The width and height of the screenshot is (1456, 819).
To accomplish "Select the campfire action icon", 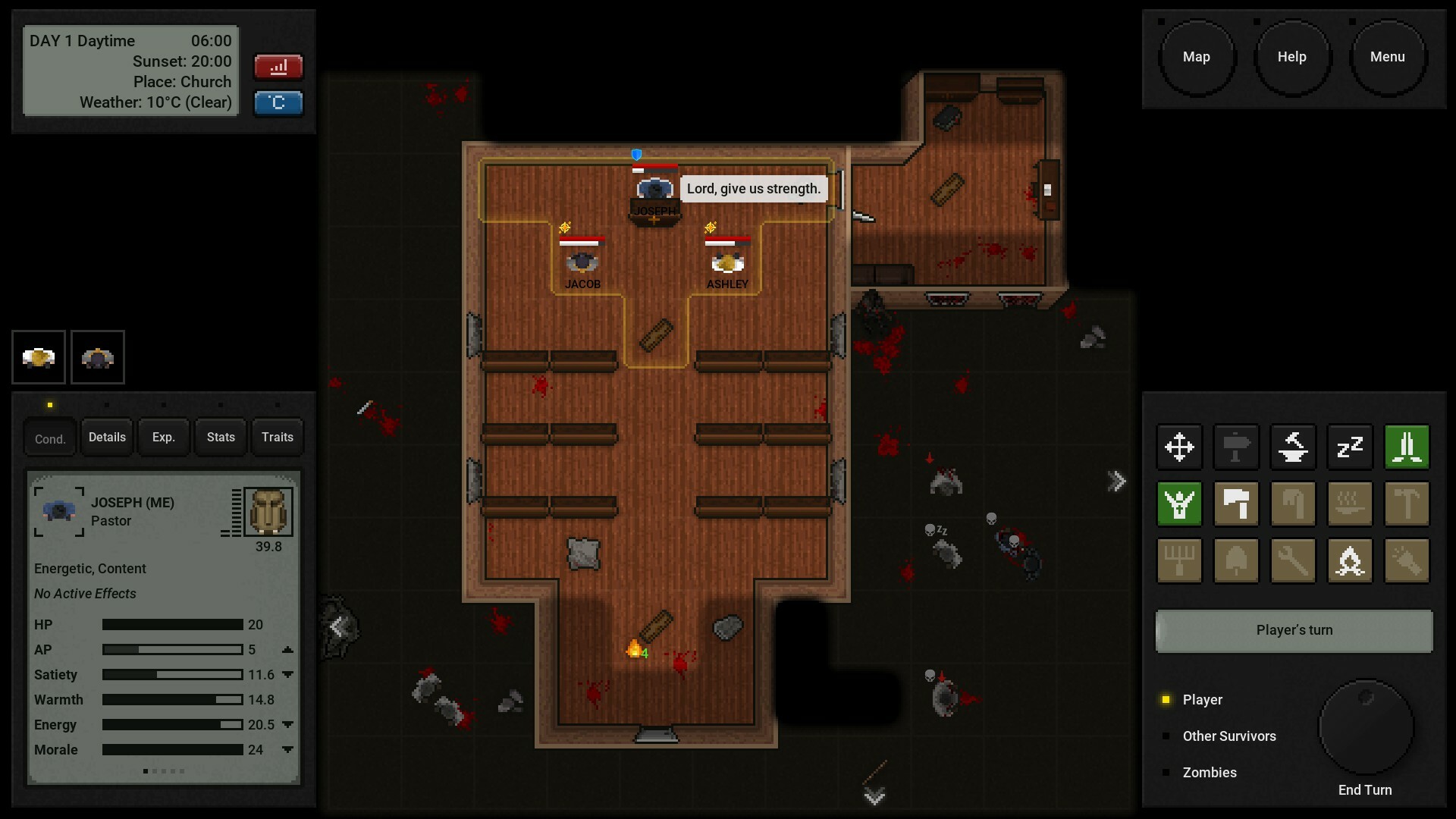I will tap(1351, 561).
